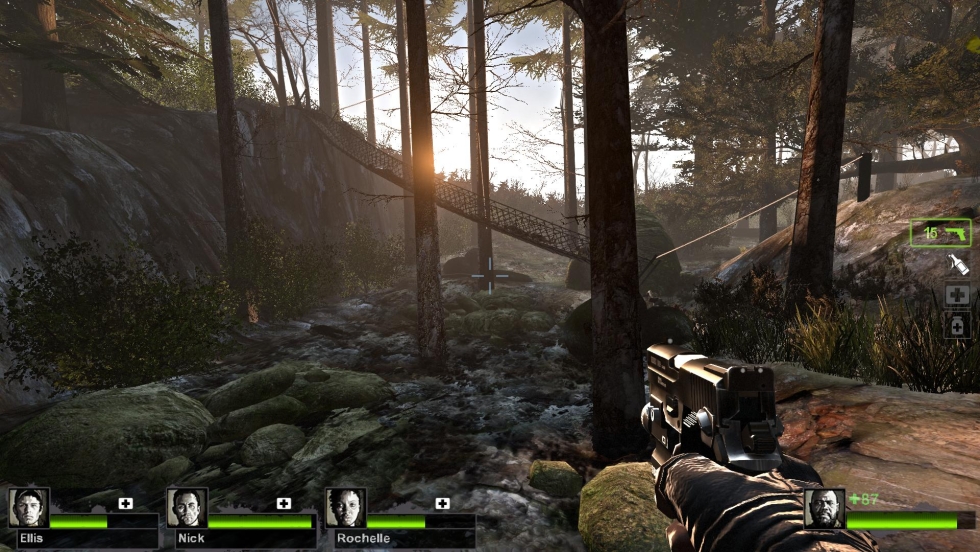
Task: Click the medkit icon above Rochelle's health
Action: coord(442,503)
